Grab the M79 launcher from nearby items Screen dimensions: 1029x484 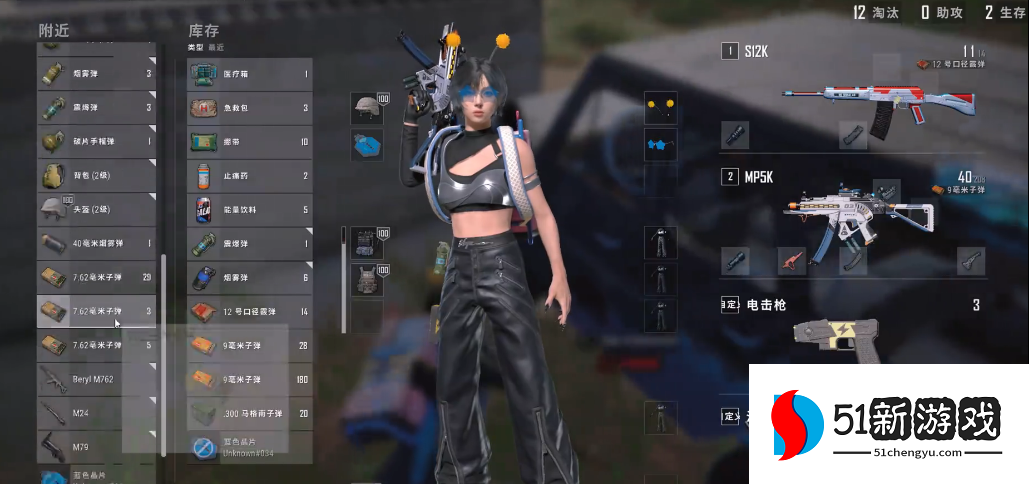pos(96,446)
